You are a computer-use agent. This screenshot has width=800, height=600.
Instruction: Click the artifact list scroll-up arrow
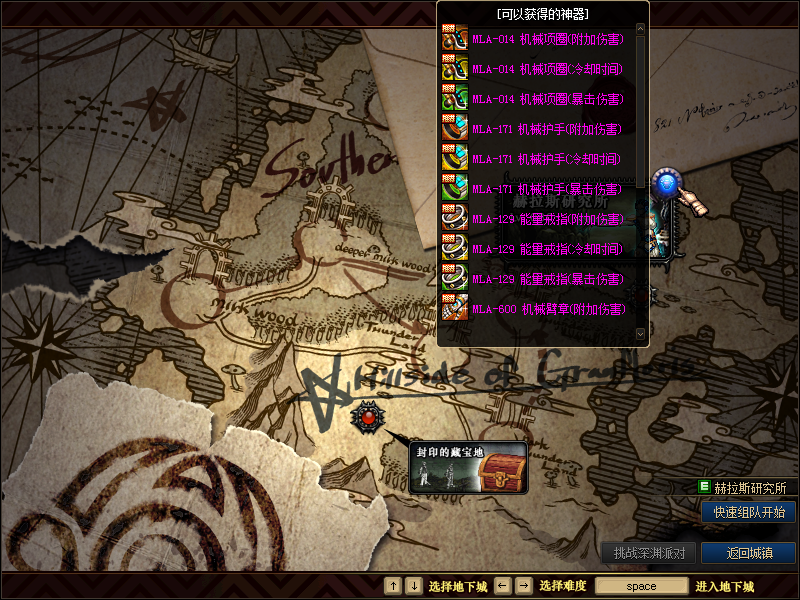[x=641, y=28]
